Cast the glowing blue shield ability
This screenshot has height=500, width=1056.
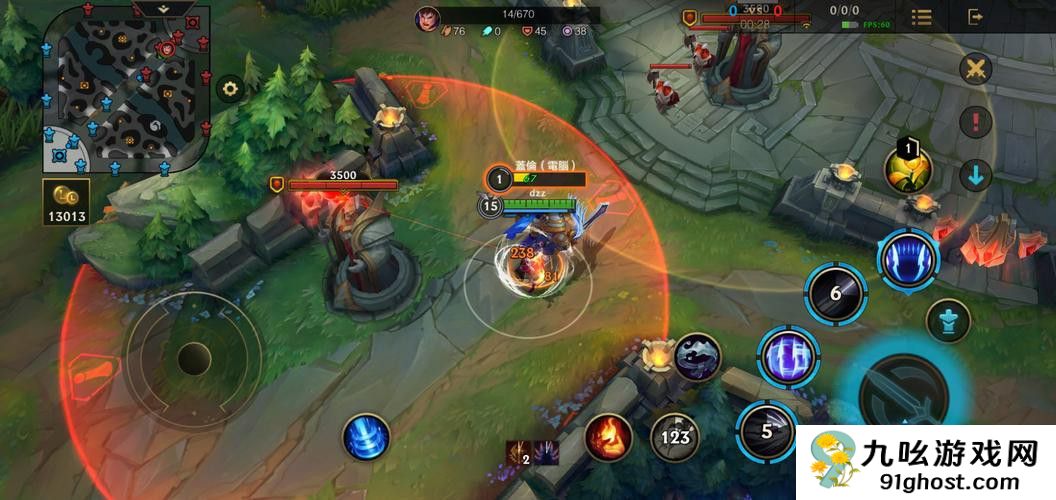[x=787, y=355]
